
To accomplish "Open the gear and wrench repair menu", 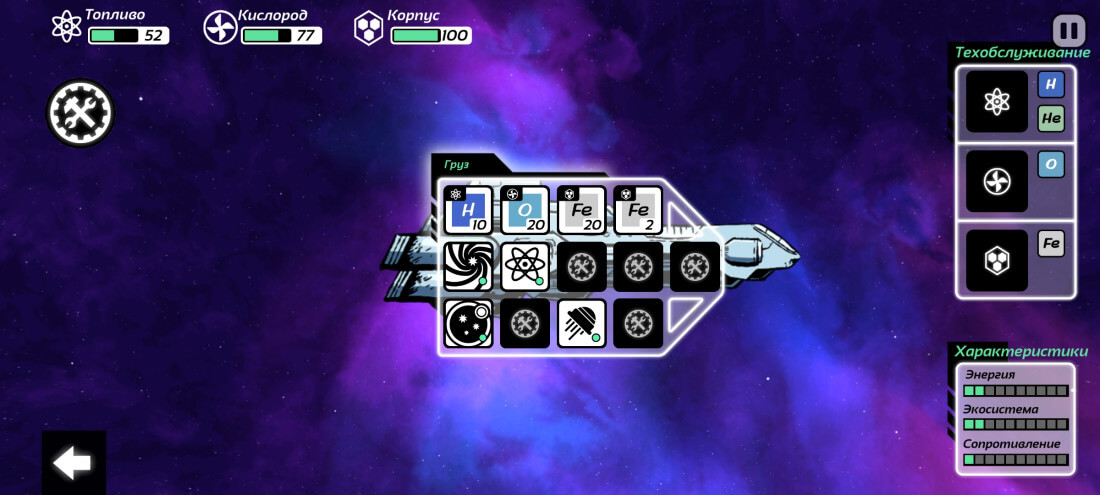I will tap(80, 113).
